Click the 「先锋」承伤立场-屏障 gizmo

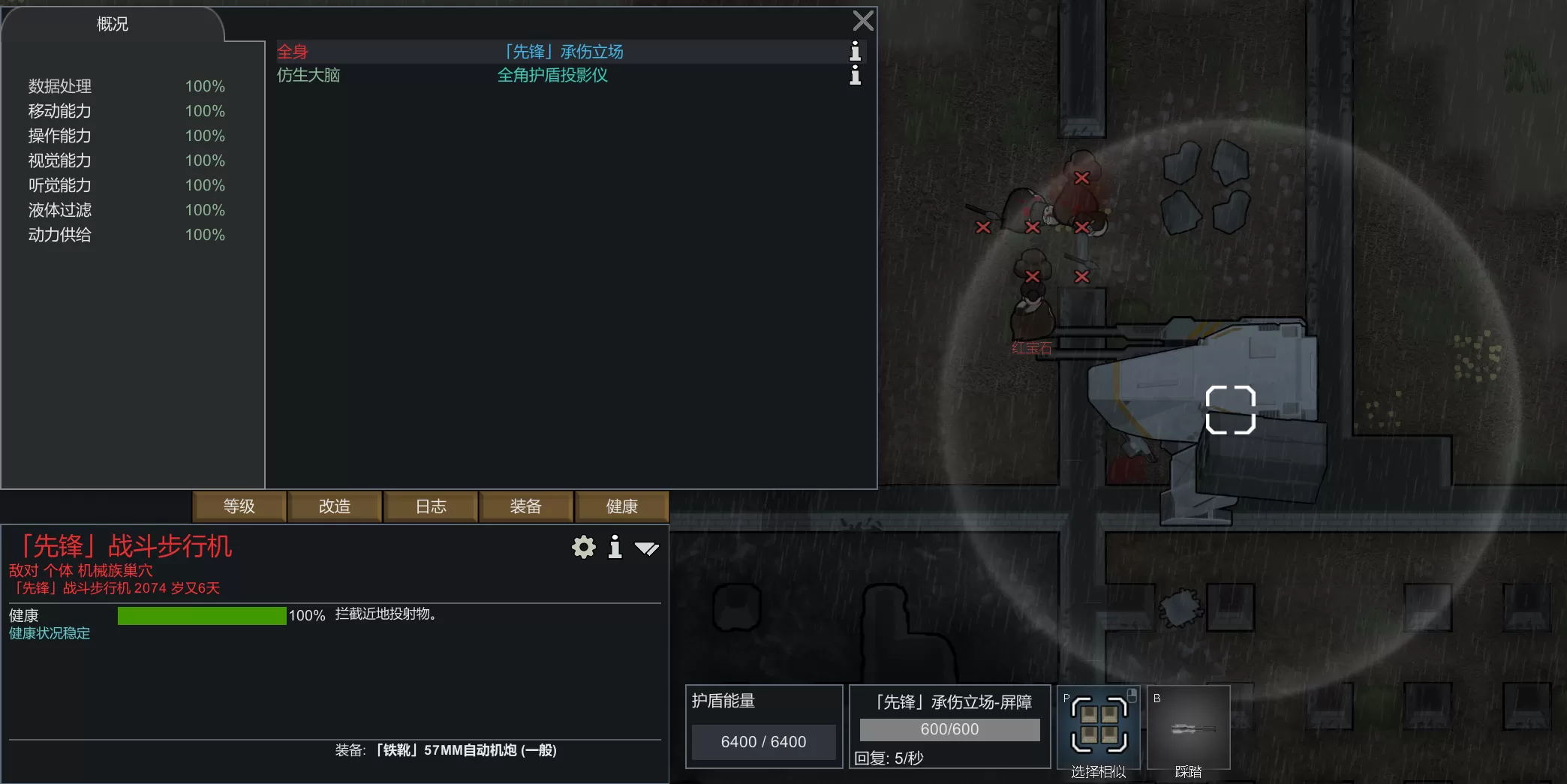pos(949,726)
